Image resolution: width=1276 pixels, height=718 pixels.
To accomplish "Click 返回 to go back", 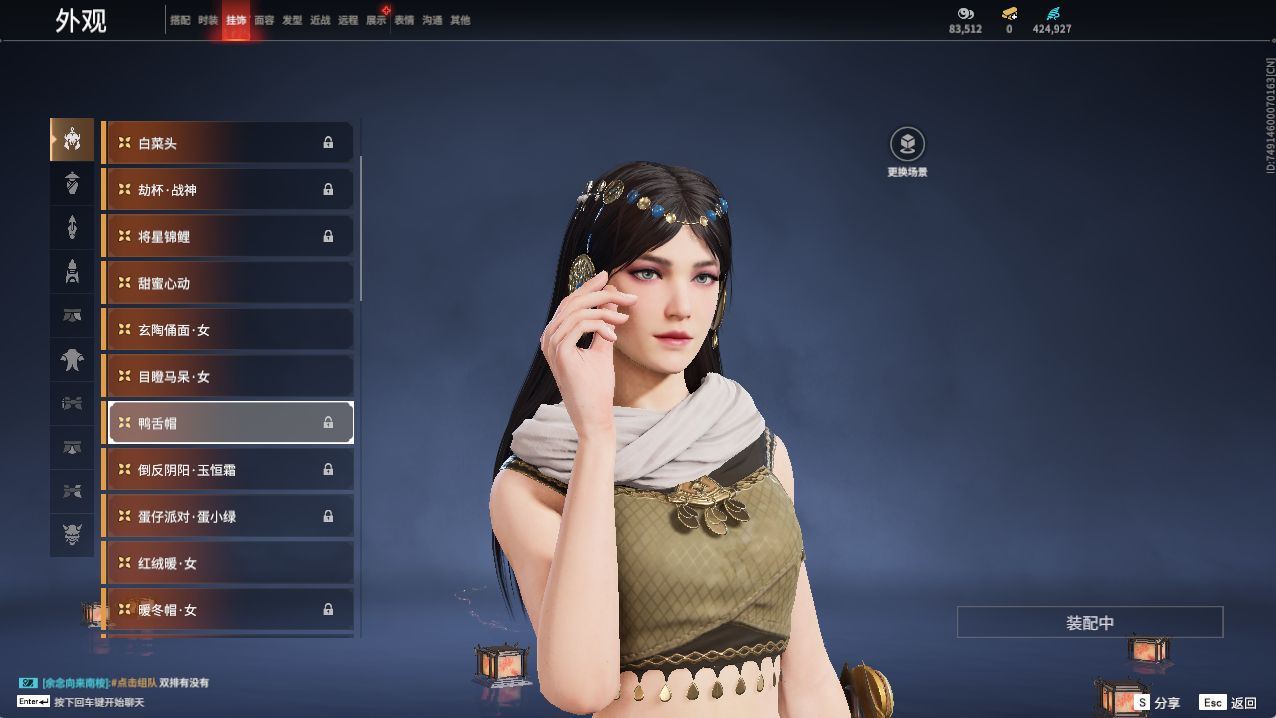I will click(x=1229, y=703).
